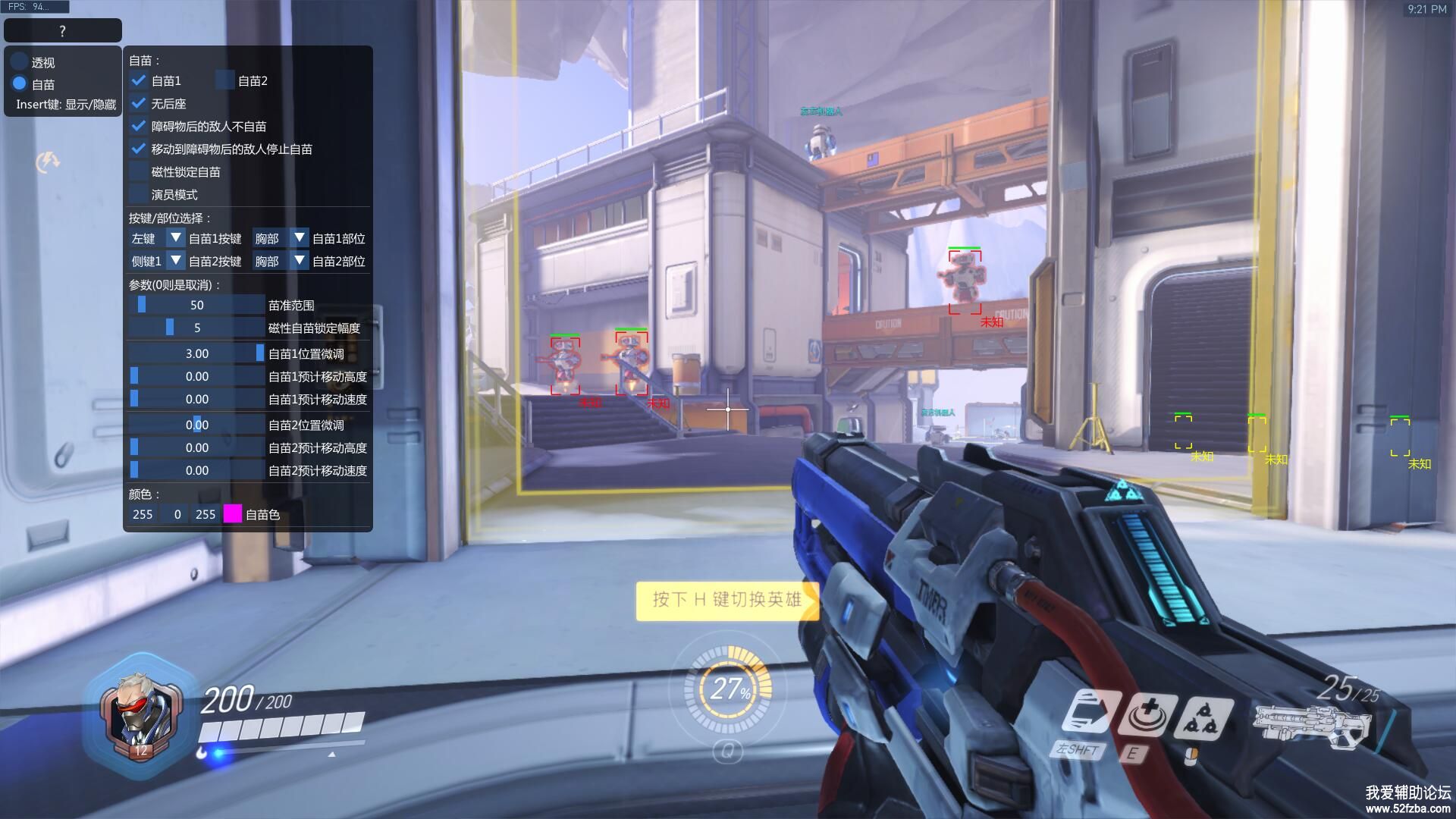Open the 自苗2部位 body part dropdown

coord(299,261)
